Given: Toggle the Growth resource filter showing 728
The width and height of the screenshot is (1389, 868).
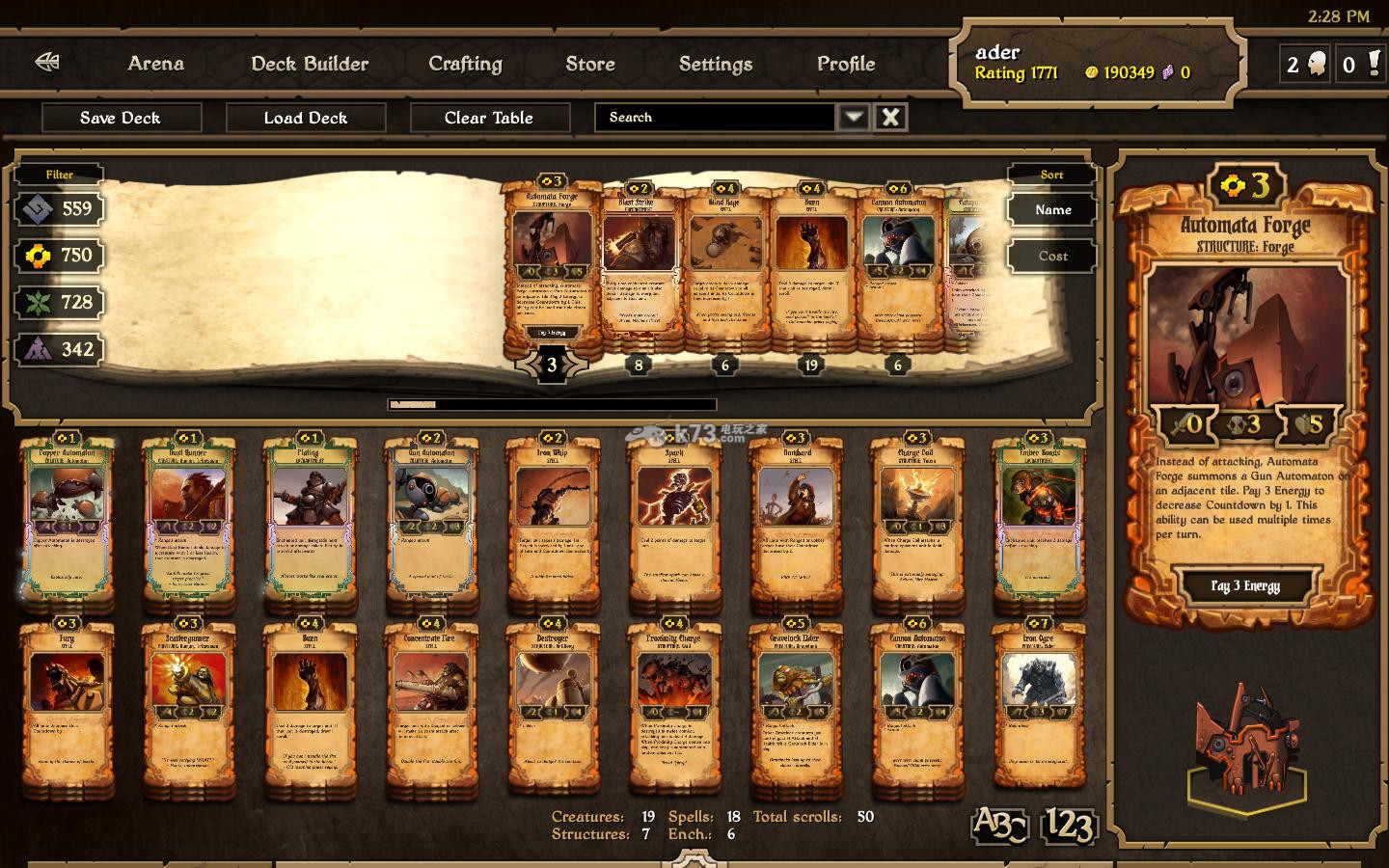Looking at the screenshot, I should coord(60,303).
